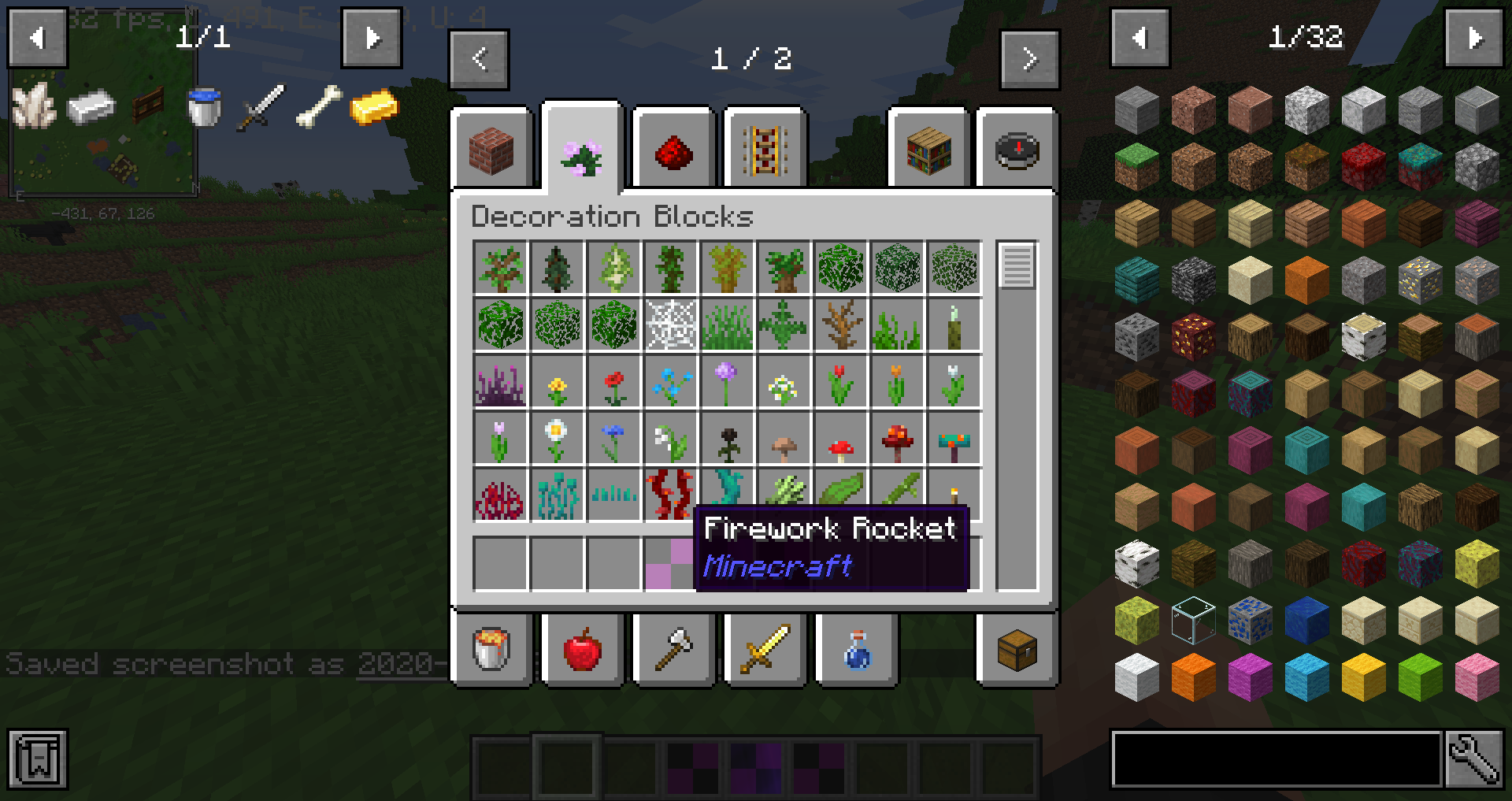Click previous page arrow on JEI panel
The image size is (1512, 801).
1139,37
